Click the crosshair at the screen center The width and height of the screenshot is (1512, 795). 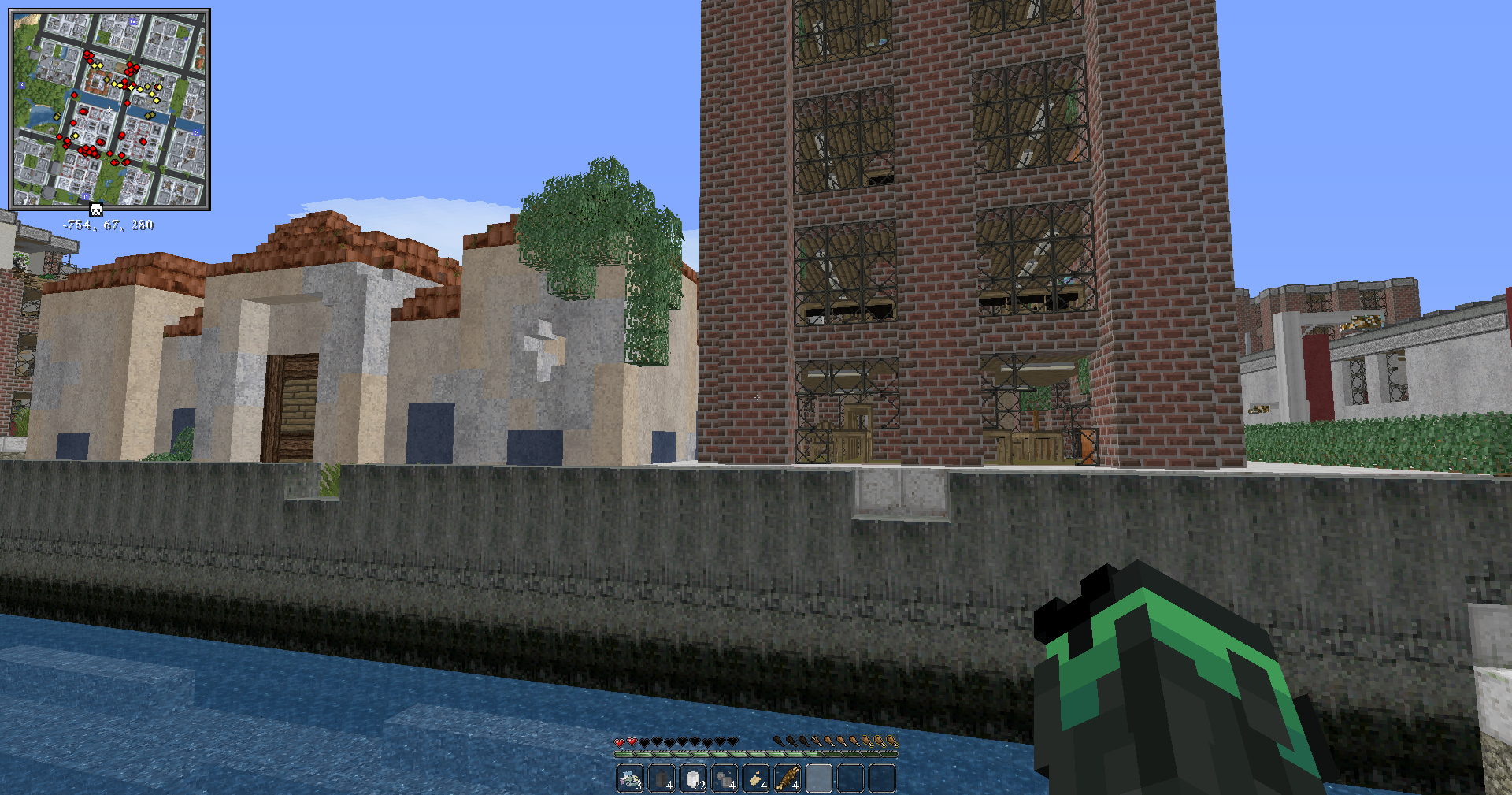[x=756, y=398]
